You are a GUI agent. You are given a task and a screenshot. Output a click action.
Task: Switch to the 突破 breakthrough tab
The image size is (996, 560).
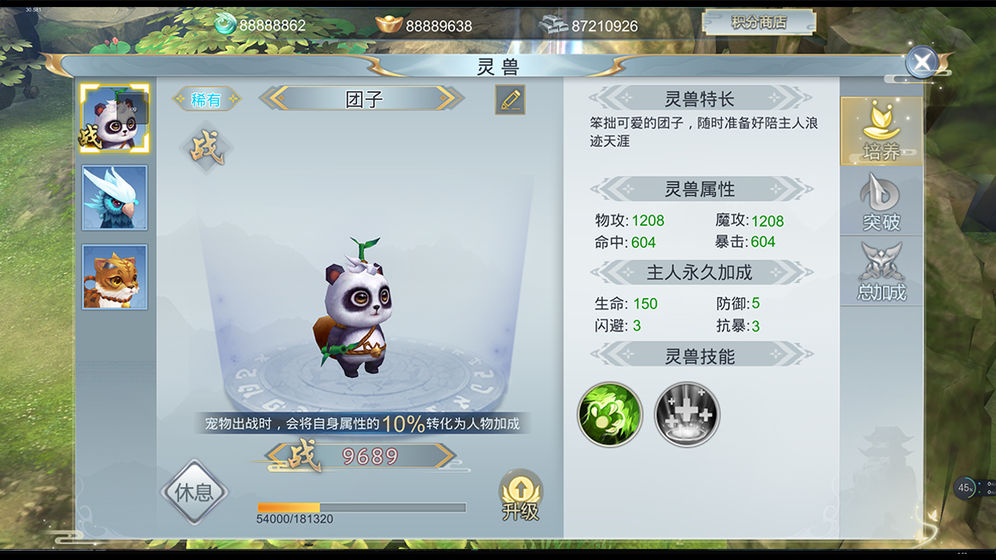880,203
